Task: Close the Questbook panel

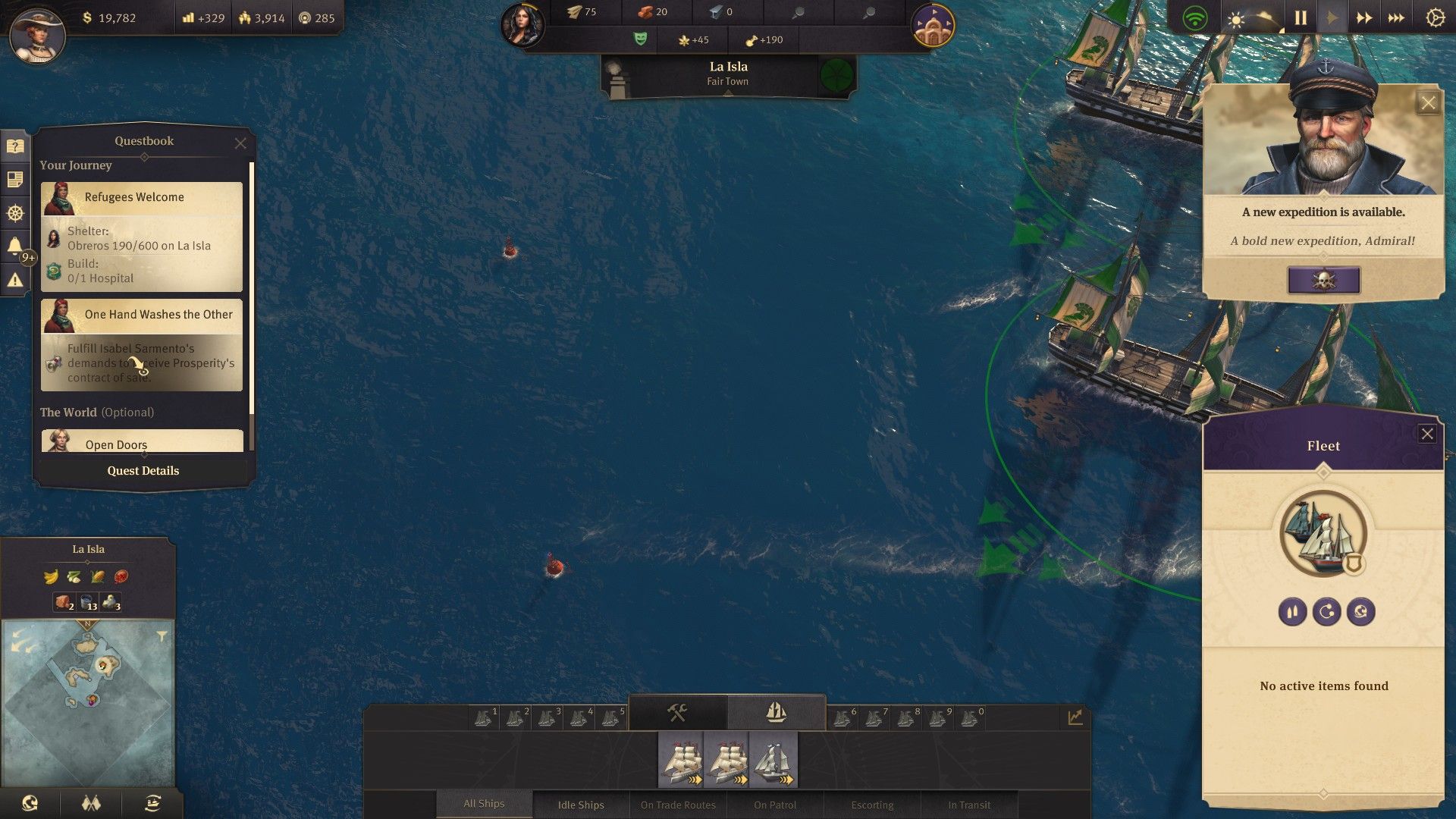Action: tap(240, 143)
